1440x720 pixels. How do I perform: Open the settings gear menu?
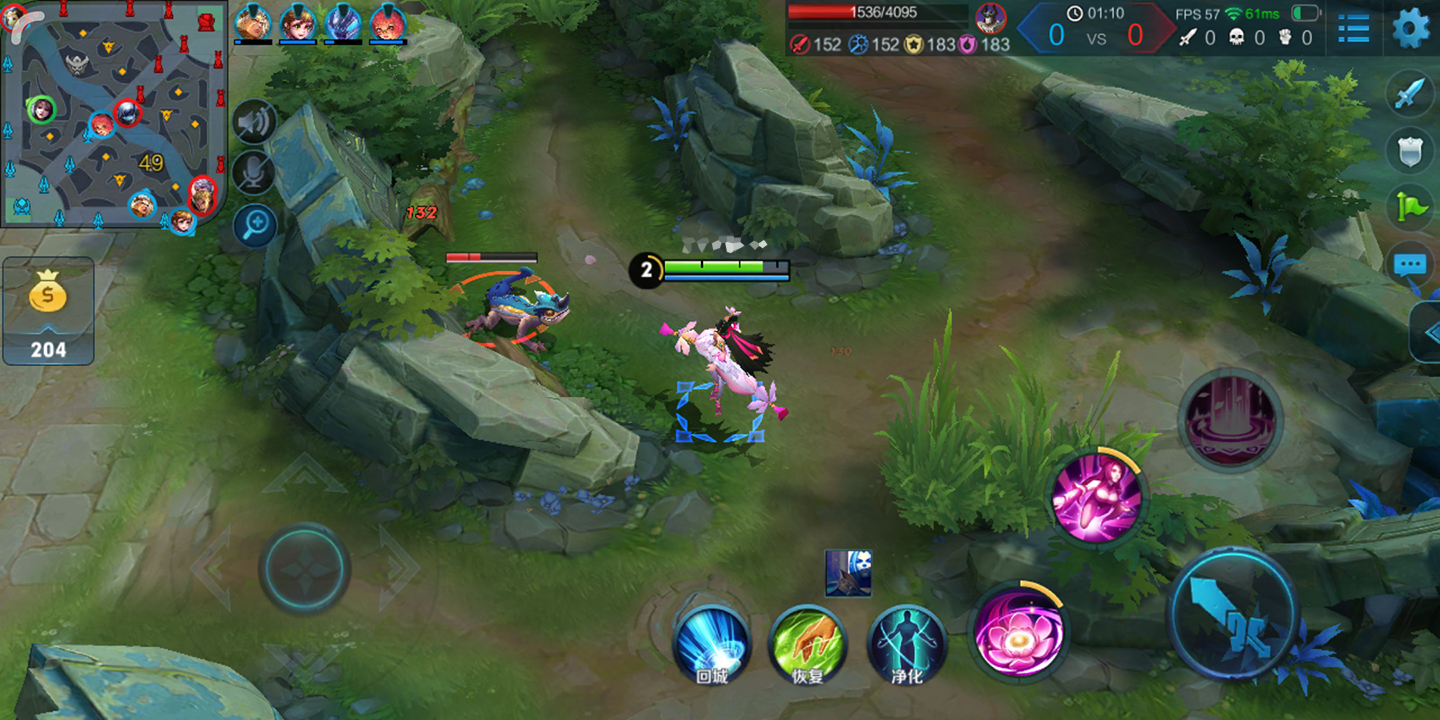click(x=1411, y=28)
